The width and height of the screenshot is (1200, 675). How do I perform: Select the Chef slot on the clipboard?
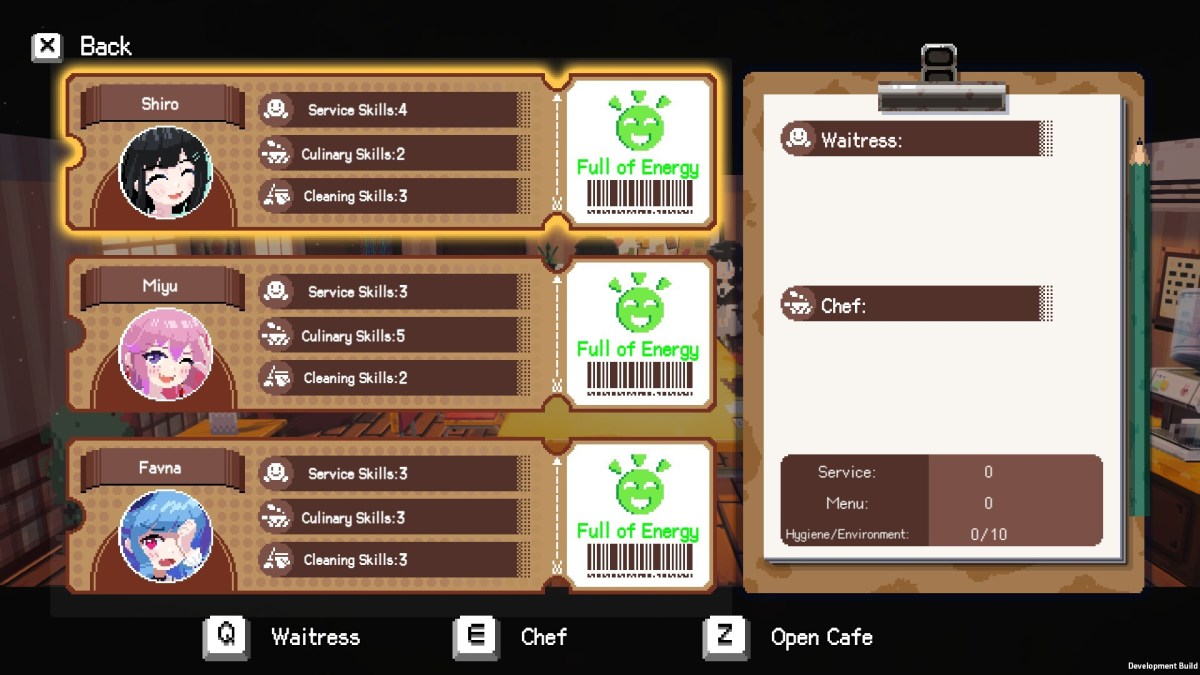click(x=915, y=304)
